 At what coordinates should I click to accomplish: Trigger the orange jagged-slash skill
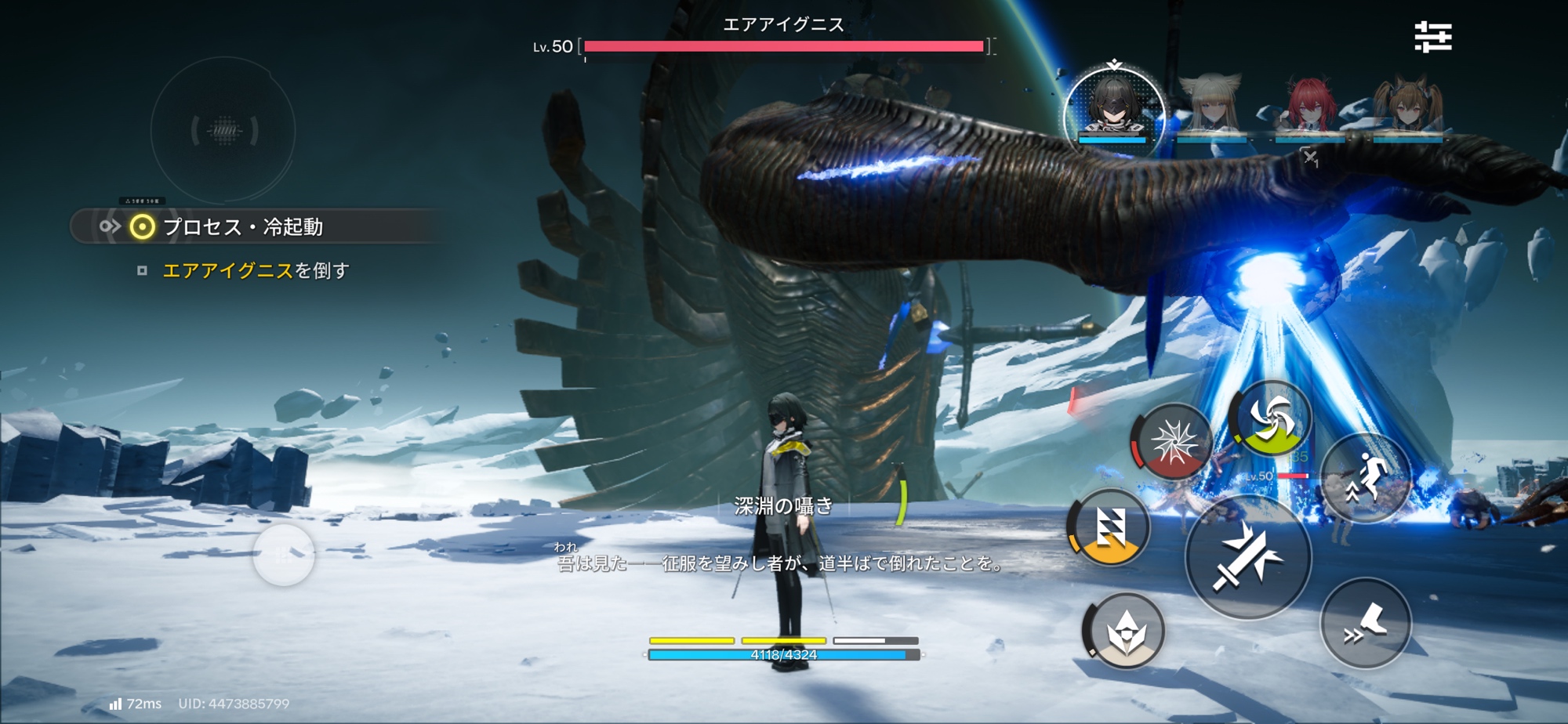pyautogui.click(x=1109, y=527)
